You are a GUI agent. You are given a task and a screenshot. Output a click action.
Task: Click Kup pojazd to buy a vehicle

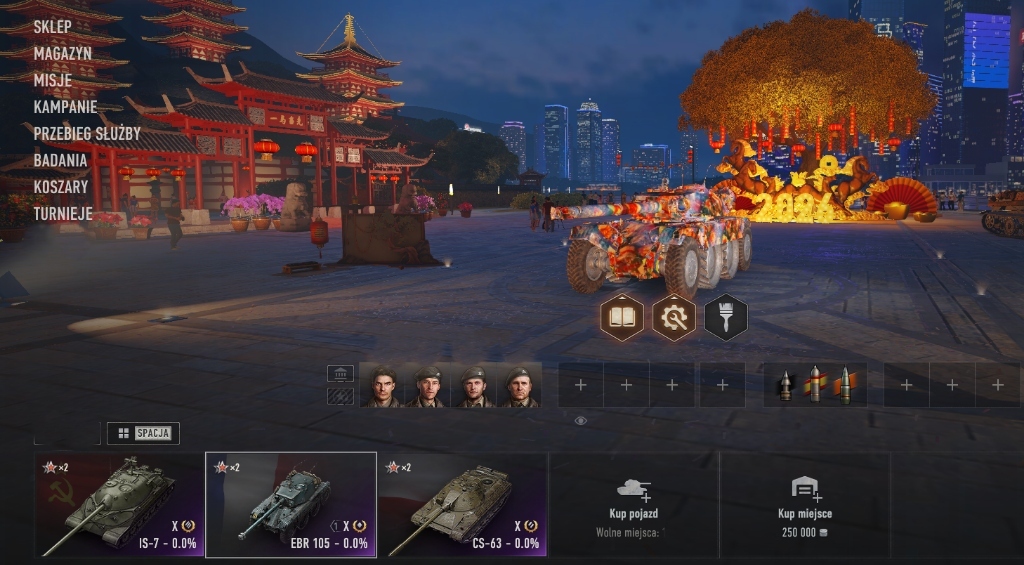click(x=634, y=505)
